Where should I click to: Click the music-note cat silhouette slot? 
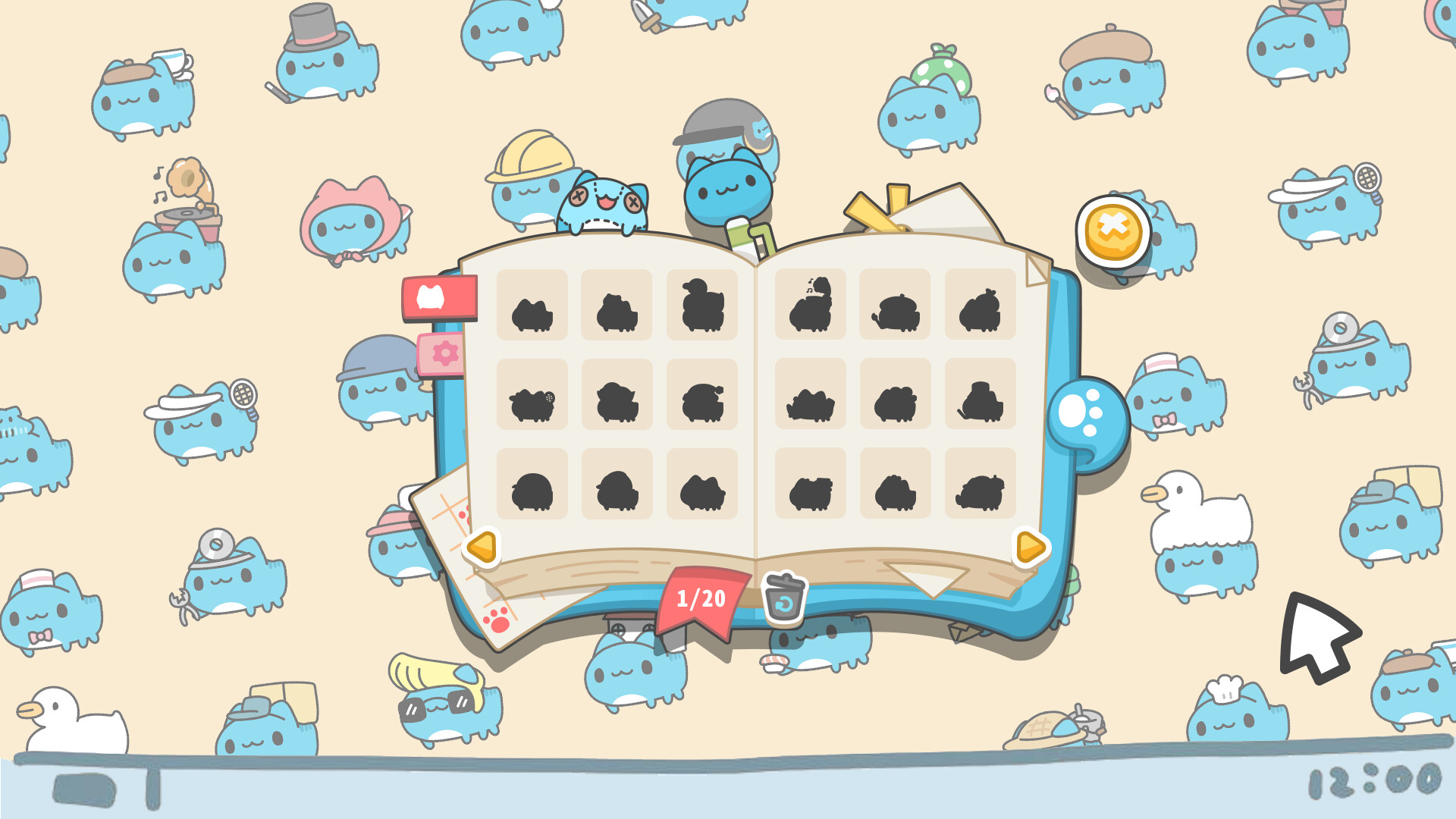click(x=809, y=303)
